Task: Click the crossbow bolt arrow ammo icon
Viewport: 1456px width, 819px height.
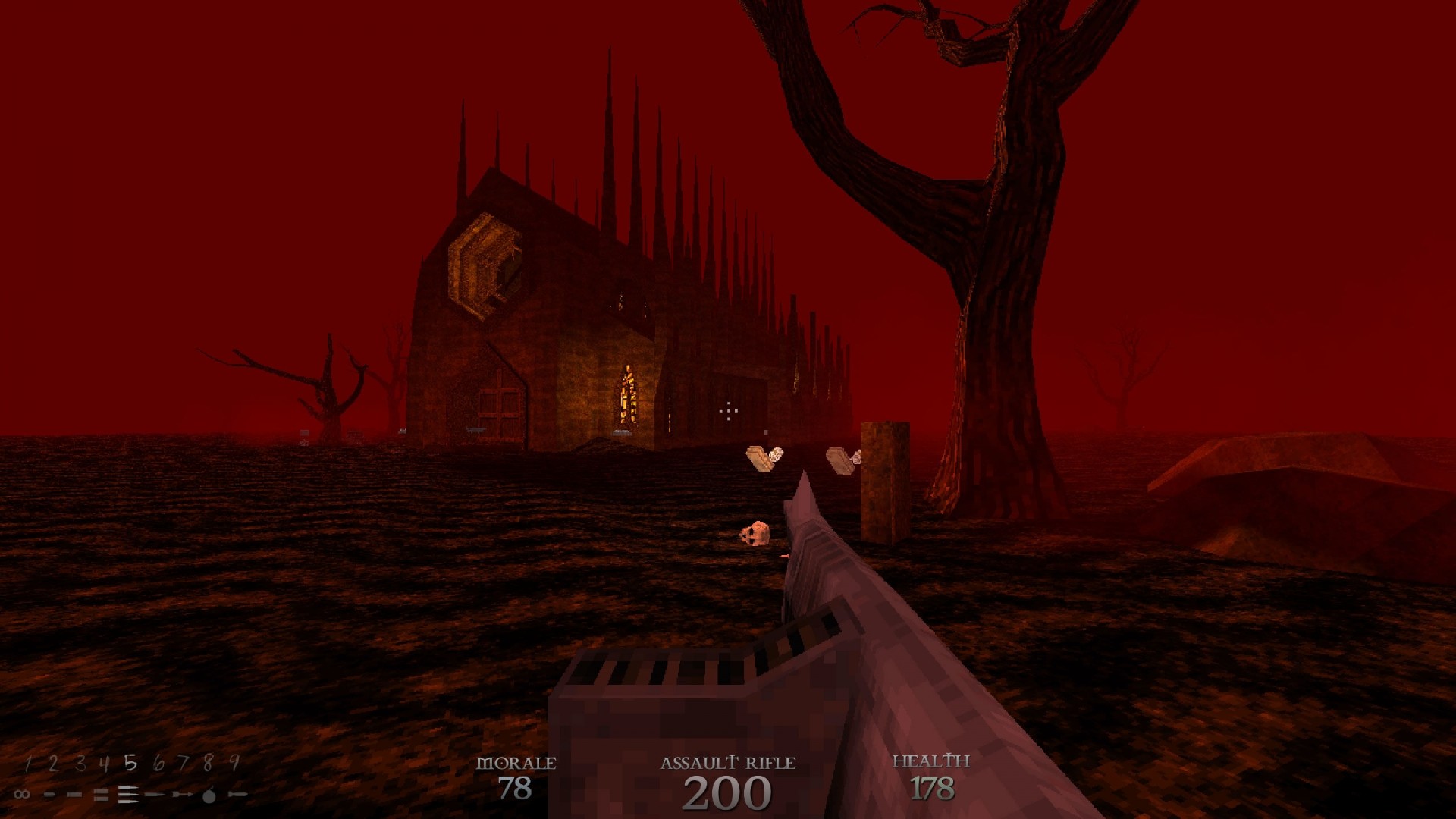Action: [x=181, y=794]
